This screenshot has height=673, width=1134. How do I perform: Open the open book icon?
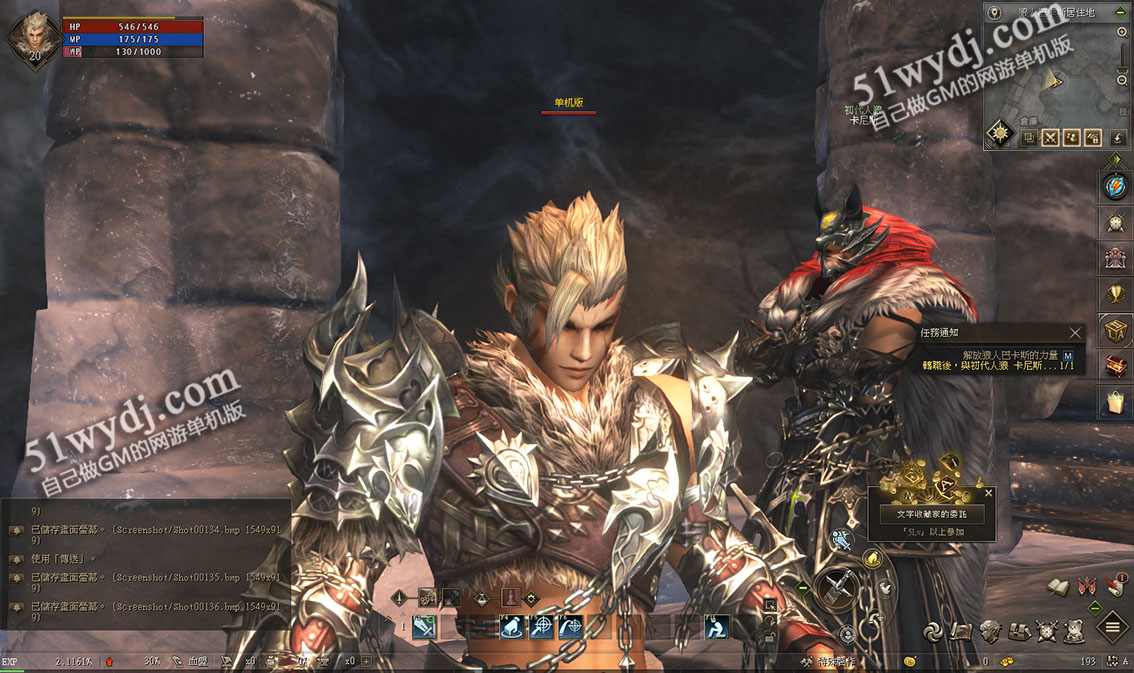(1058, 587)
